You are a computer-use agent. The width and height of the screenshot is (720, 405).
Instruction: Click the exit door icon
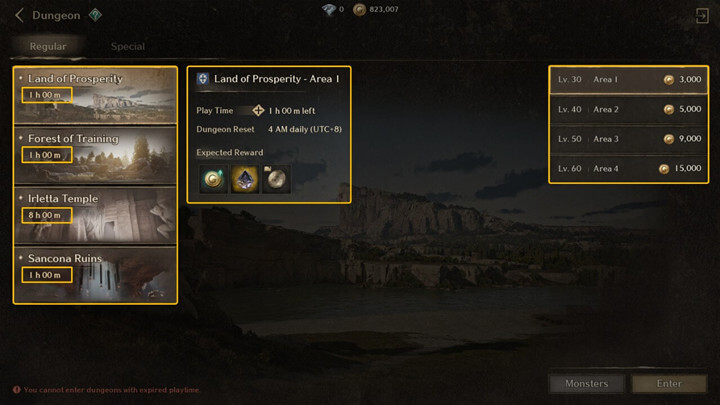pyautogui.click(x=701, y=15)
